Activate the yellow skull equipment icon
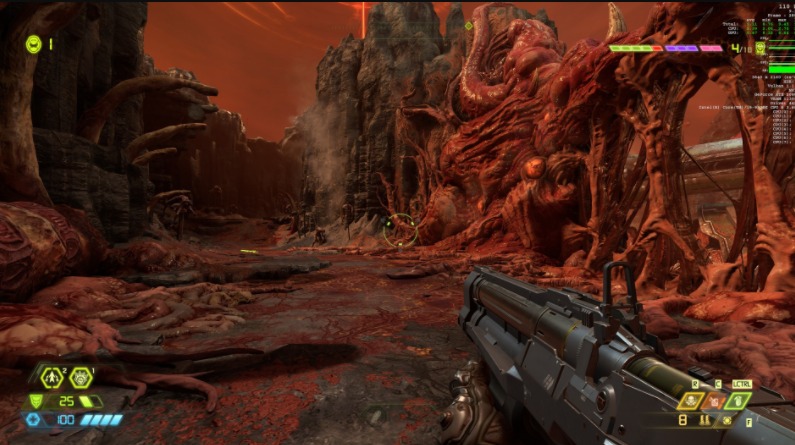 click(x=691, y=400)
